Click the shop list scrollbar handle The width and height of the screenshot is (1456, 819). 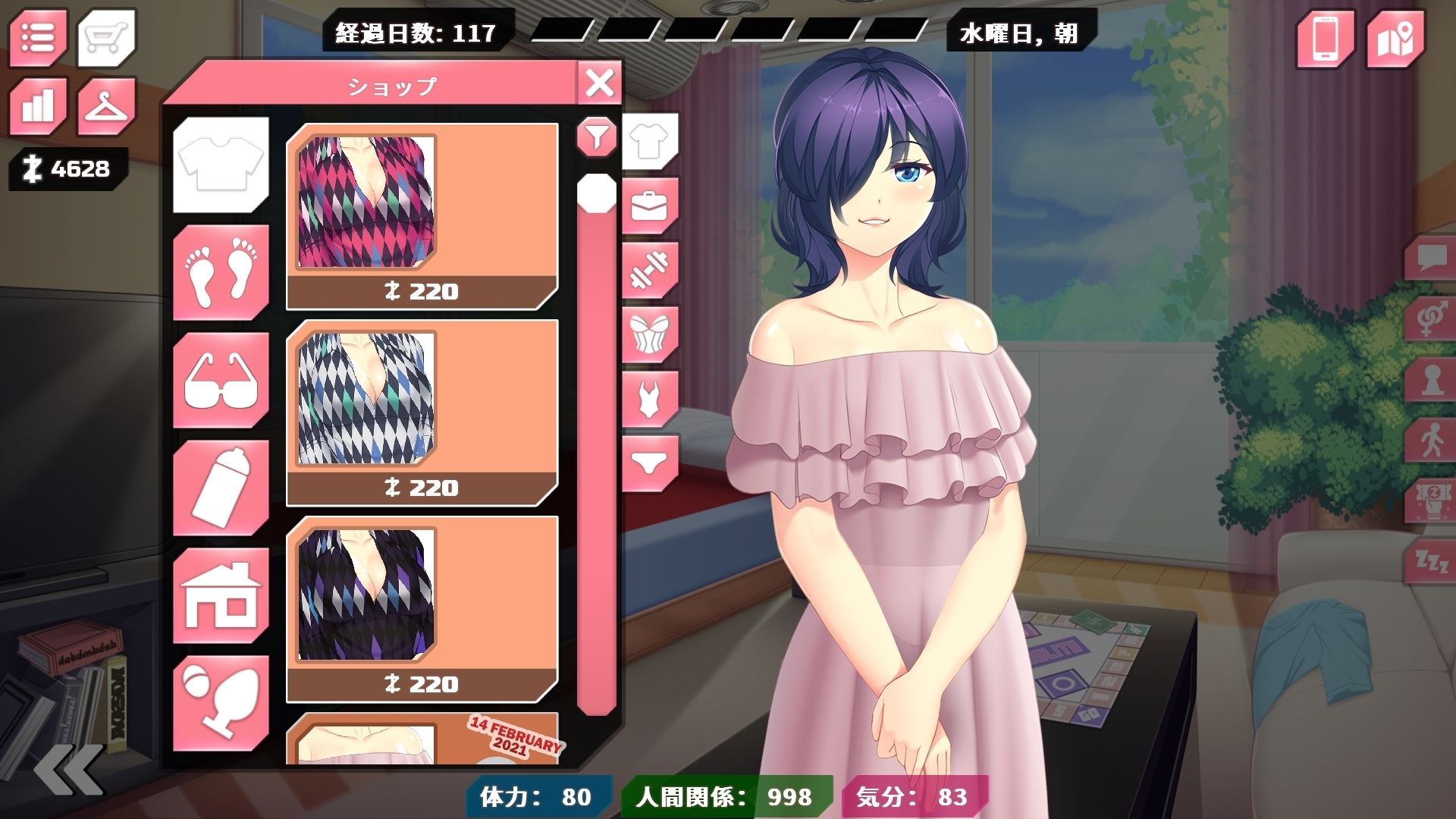pyautogui.click(x=597, y=193)
